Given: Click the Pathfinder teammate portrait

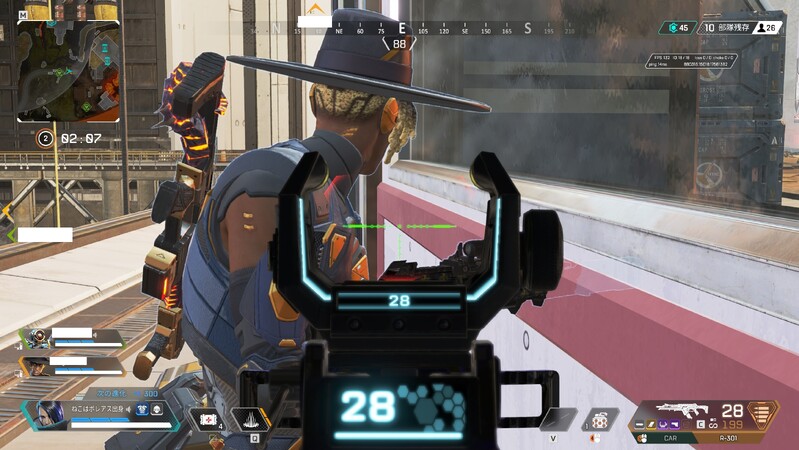Looking at the screenshot, I should coord(37,338).
